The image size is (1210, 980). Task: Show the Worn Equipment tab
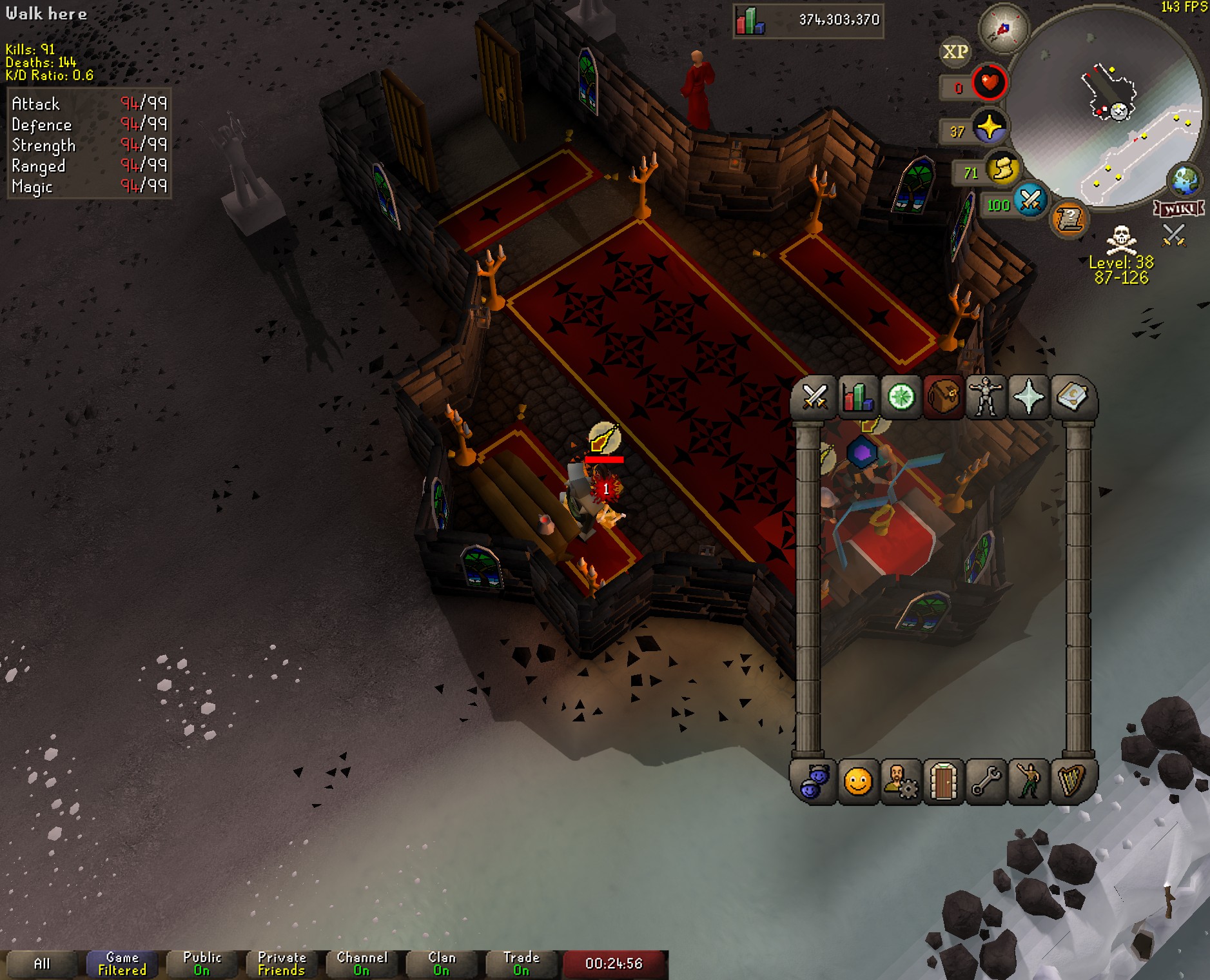point(986,397)
